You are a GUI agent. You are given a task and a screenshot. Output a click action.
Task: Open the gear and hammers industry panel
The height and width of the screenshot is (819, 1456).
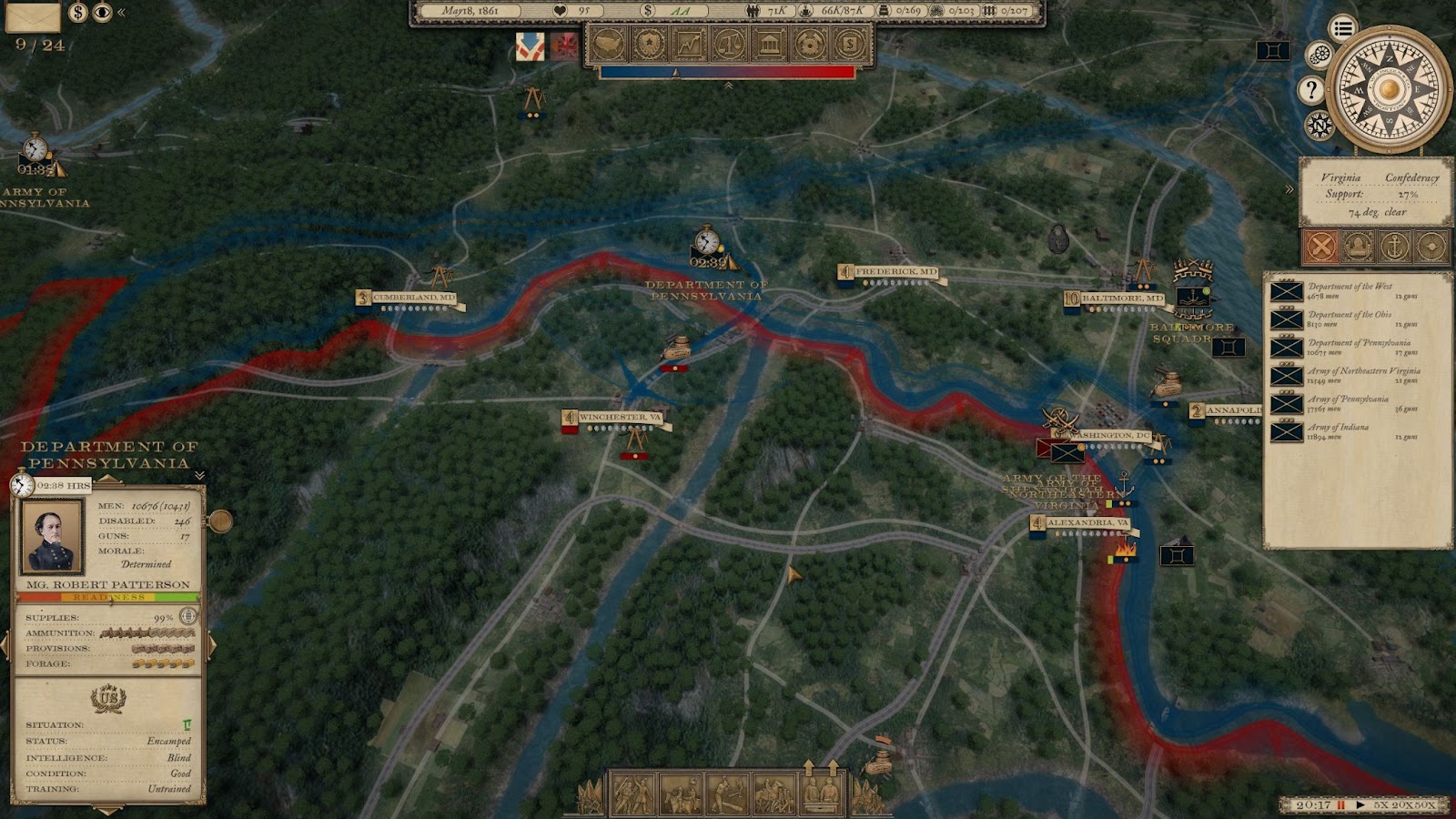point(809,44)
